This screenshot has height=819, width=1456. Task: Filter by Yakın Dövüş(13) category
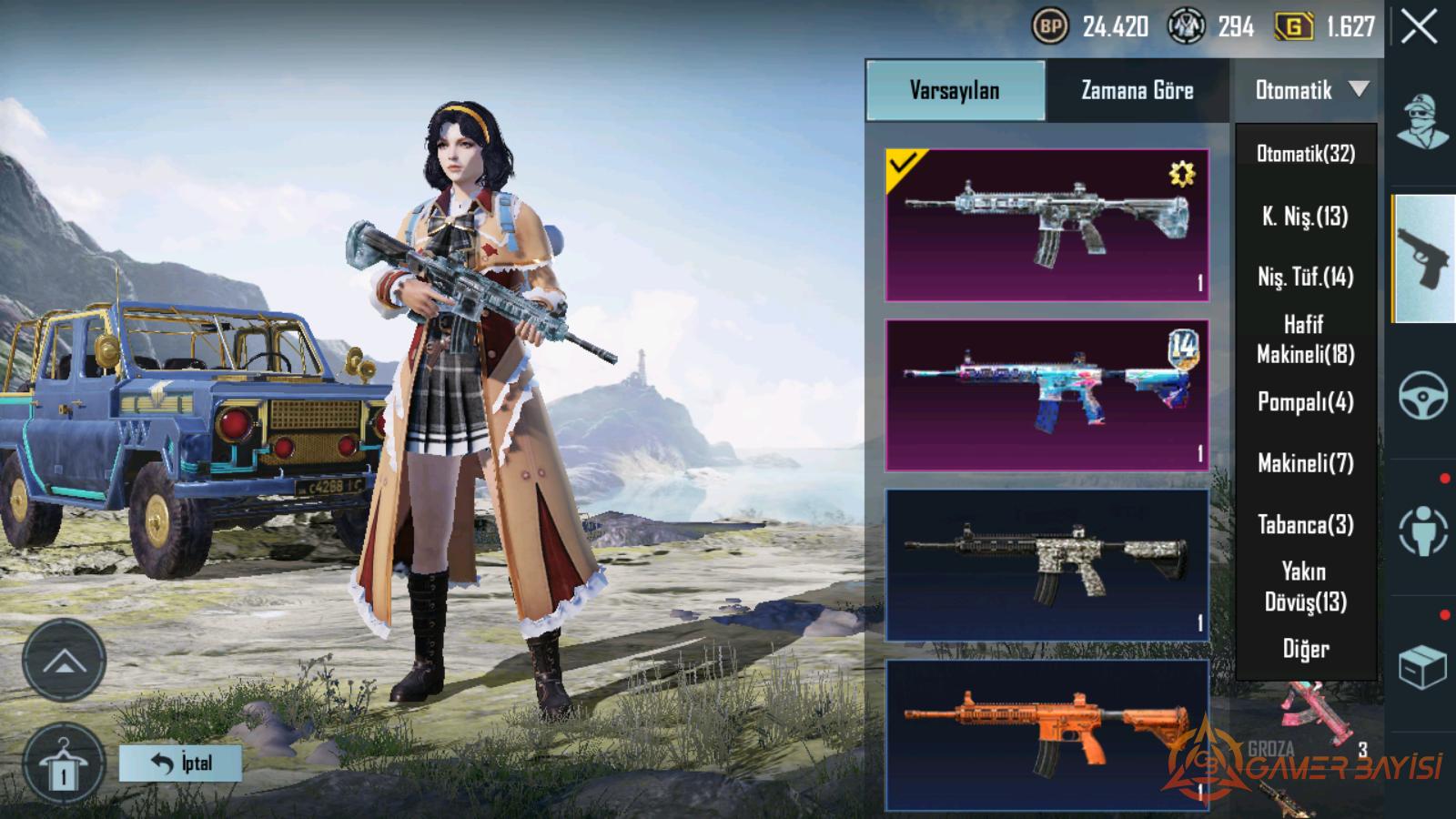point(1305,587)
